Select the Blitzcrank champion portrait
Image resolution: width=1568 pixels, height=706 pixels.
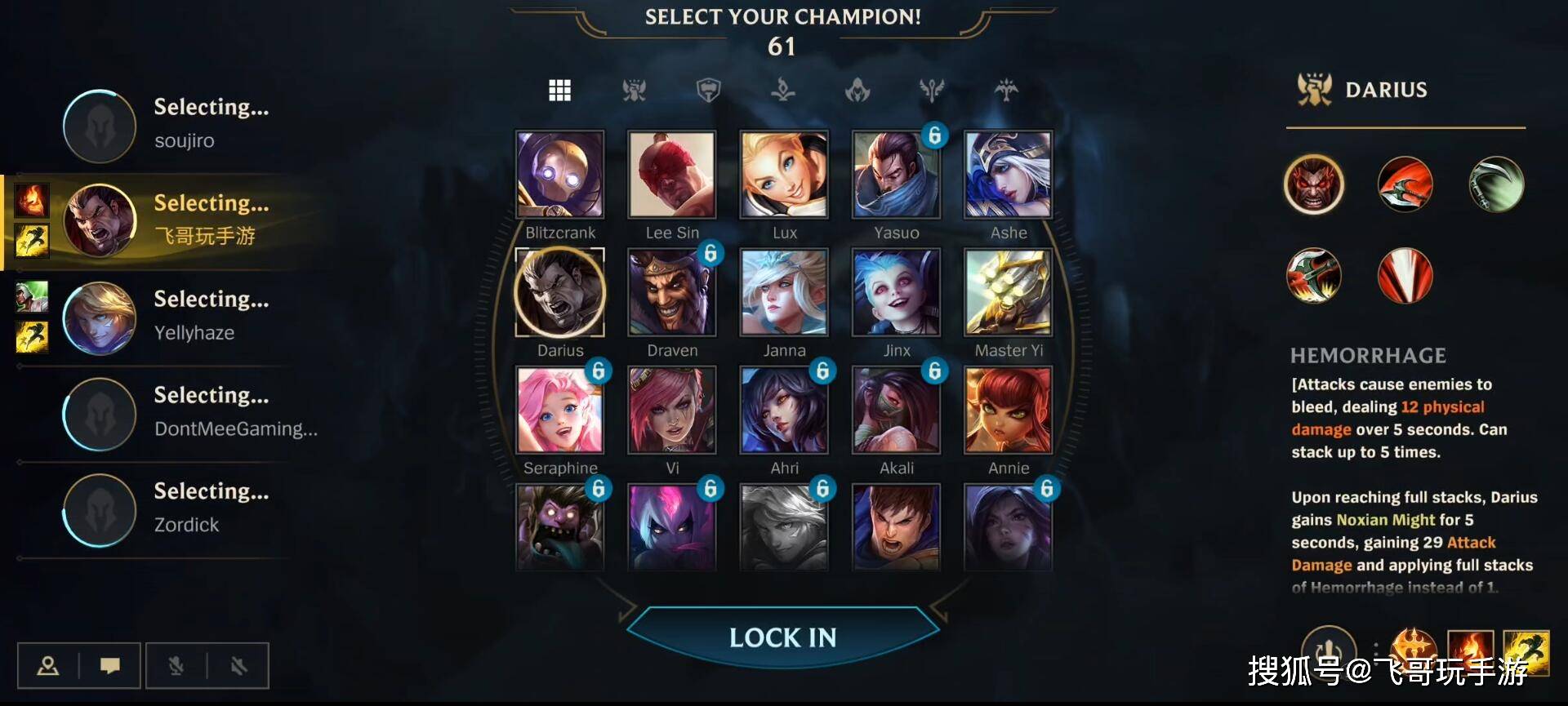click(560, 175)
